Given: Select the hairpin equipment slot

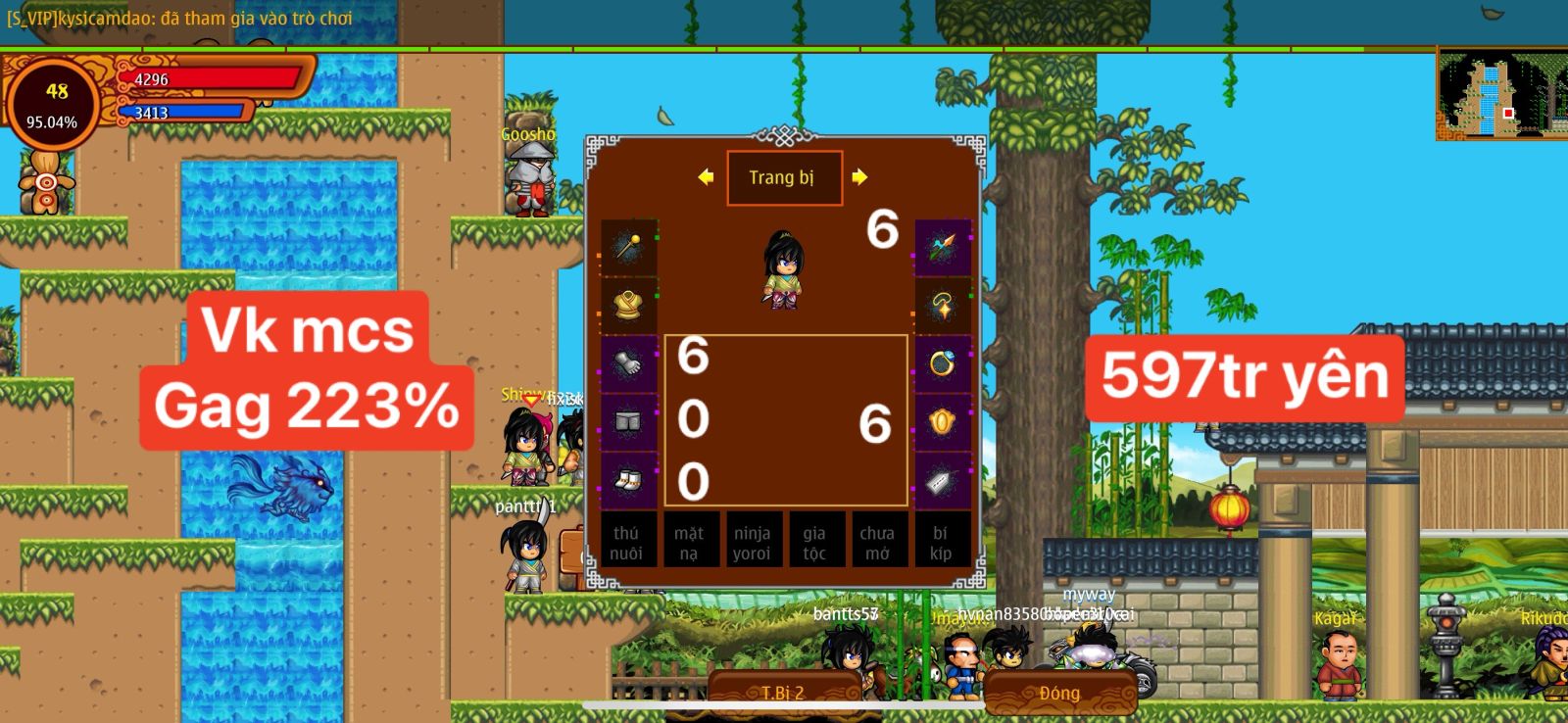Looking at the screenshot, I should 628,247.
